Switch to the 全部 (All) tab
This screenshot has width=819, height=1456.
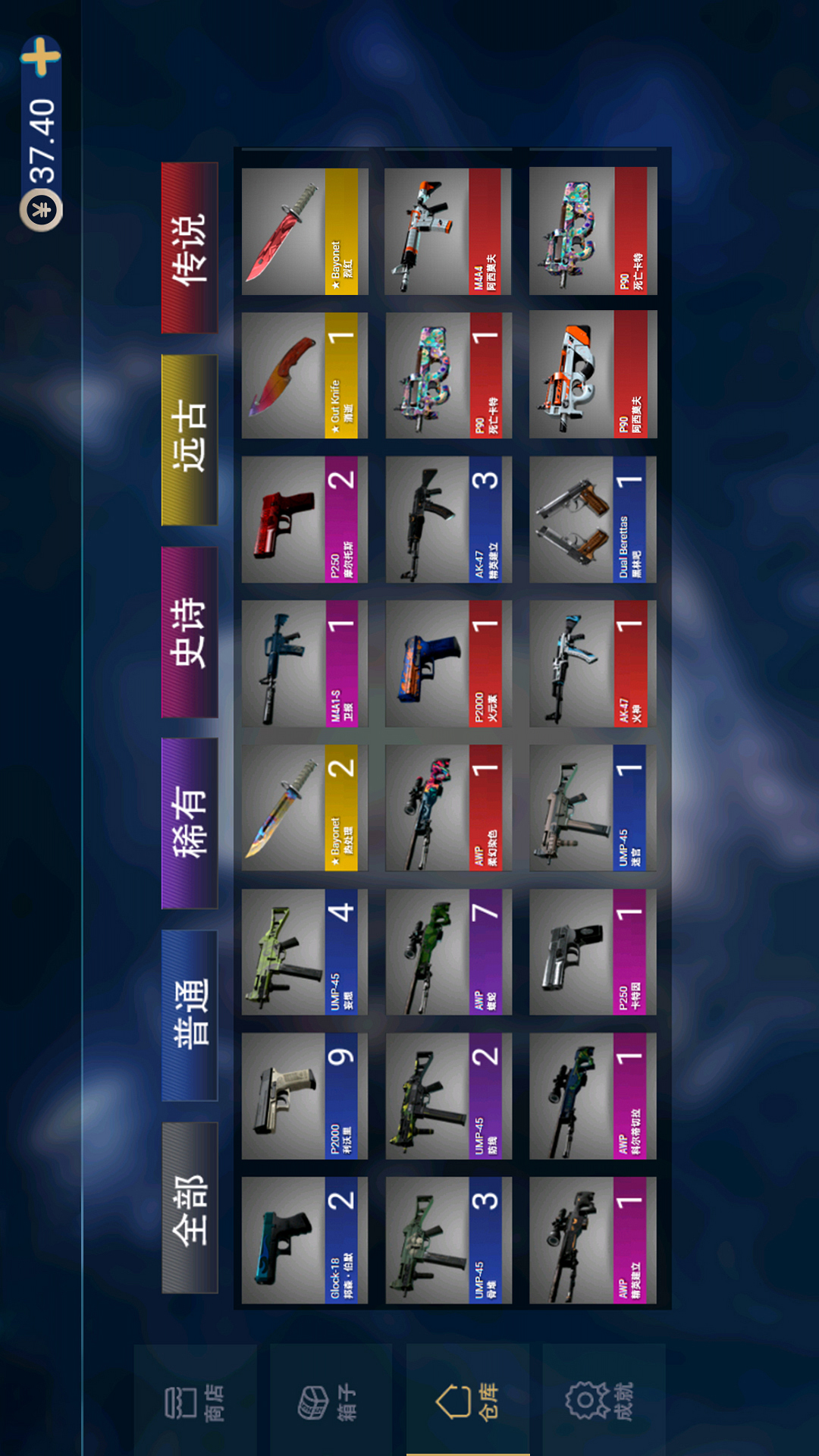tap(190, 1207)
